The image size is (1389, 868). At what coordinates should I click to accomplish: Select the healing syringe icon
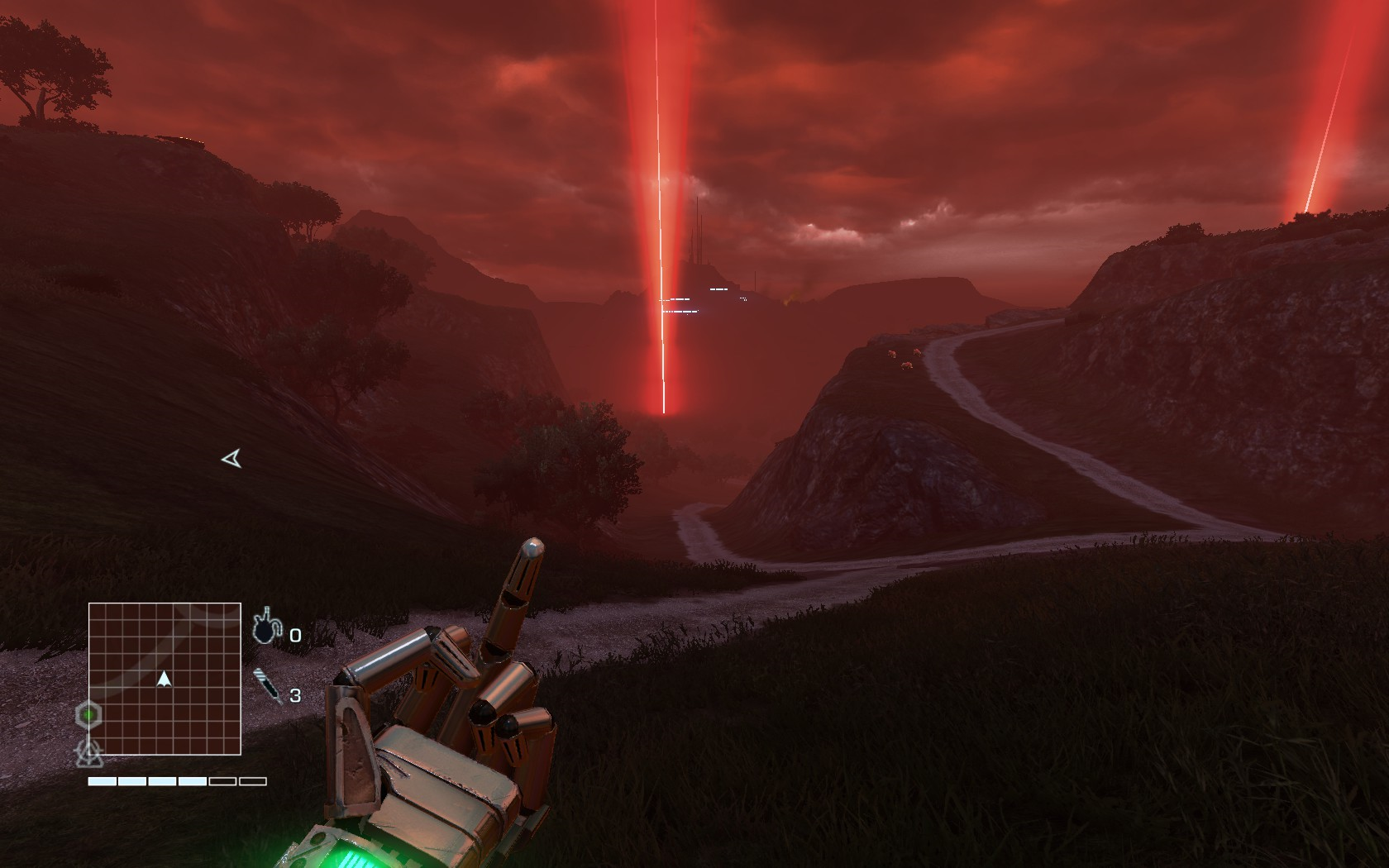pos(267,686)
